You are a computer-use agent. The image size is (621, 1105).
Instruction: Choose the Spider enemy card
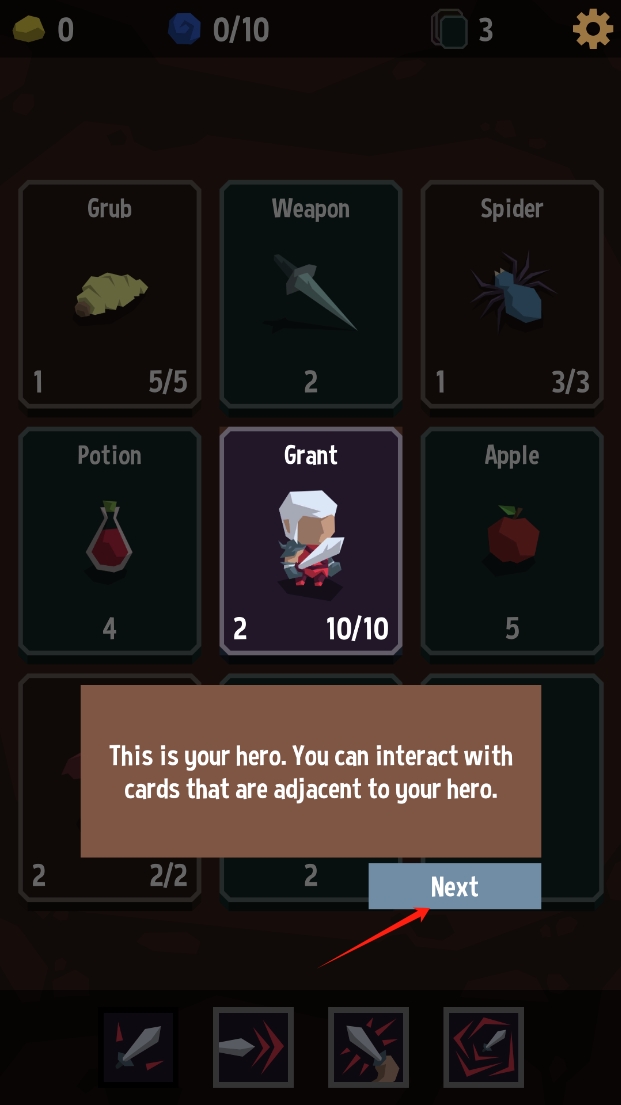click(511, 294)
